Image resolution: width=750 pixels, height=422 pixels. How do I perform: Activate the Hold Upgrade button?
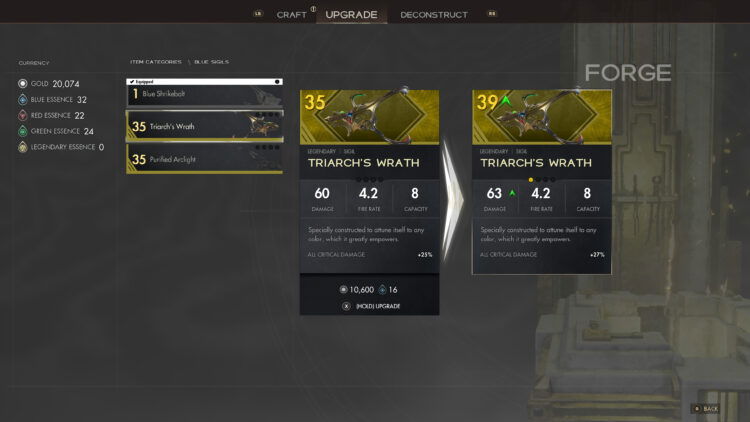pyautogui.click(x=377, y=305)
